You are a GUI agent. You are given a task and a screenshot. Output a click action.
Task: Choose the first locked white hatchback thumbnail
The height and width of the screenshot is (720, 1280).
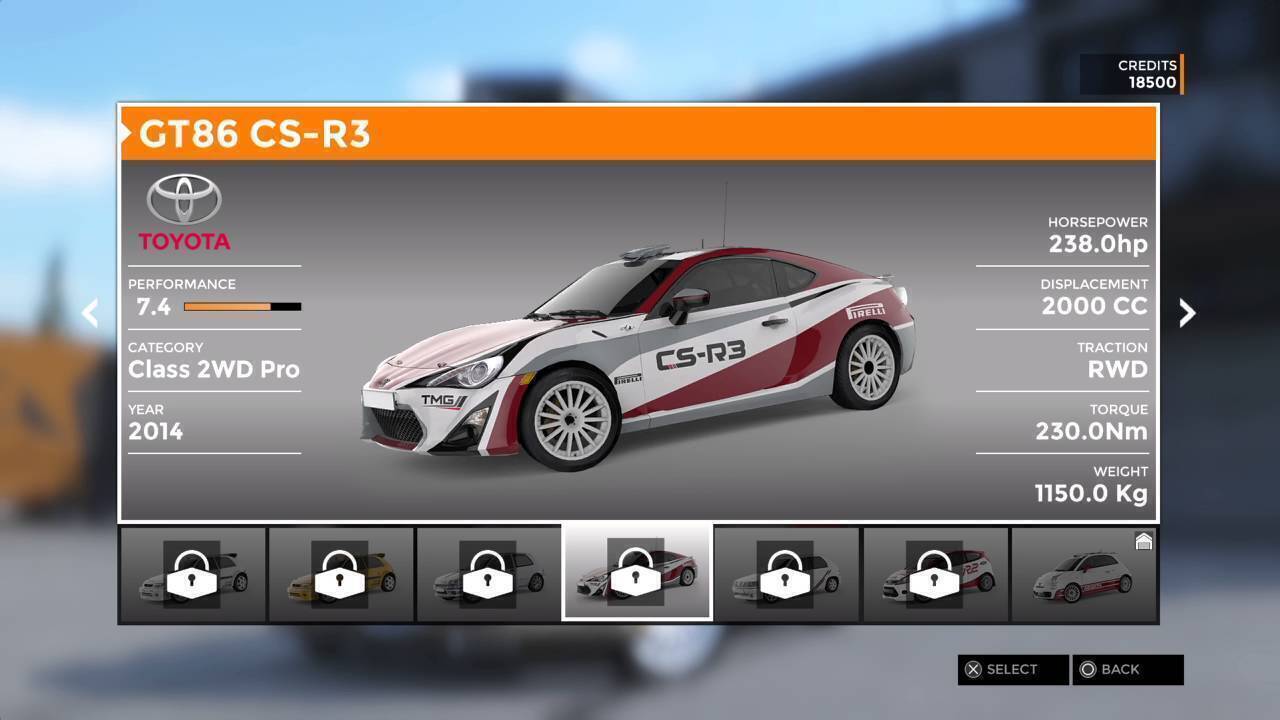pos(193,575)
